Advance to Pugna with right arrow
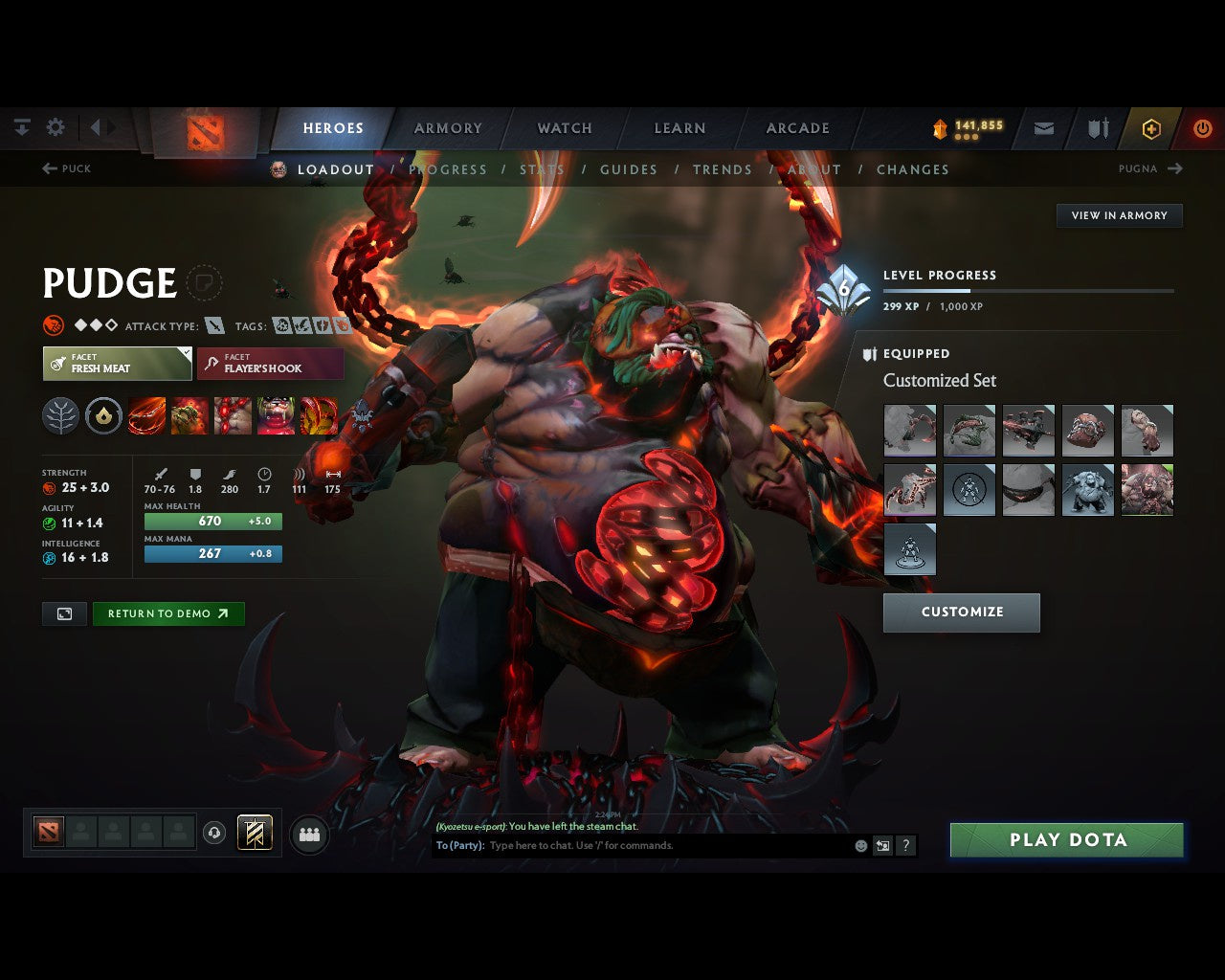Viewport: 1225px width, 980px height. point(1177,168)
